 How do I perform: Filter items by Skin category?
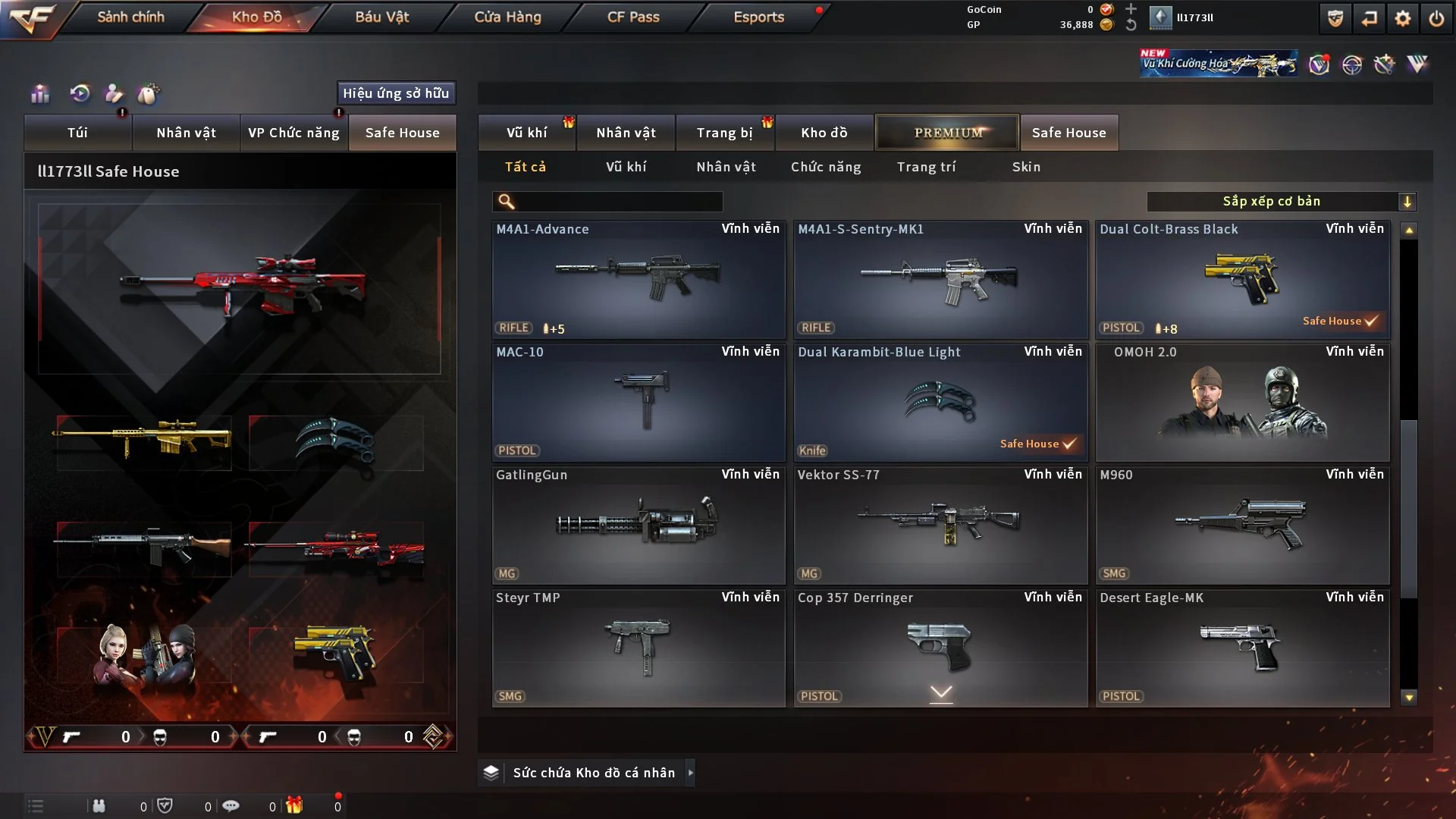tap(1026, 167)
